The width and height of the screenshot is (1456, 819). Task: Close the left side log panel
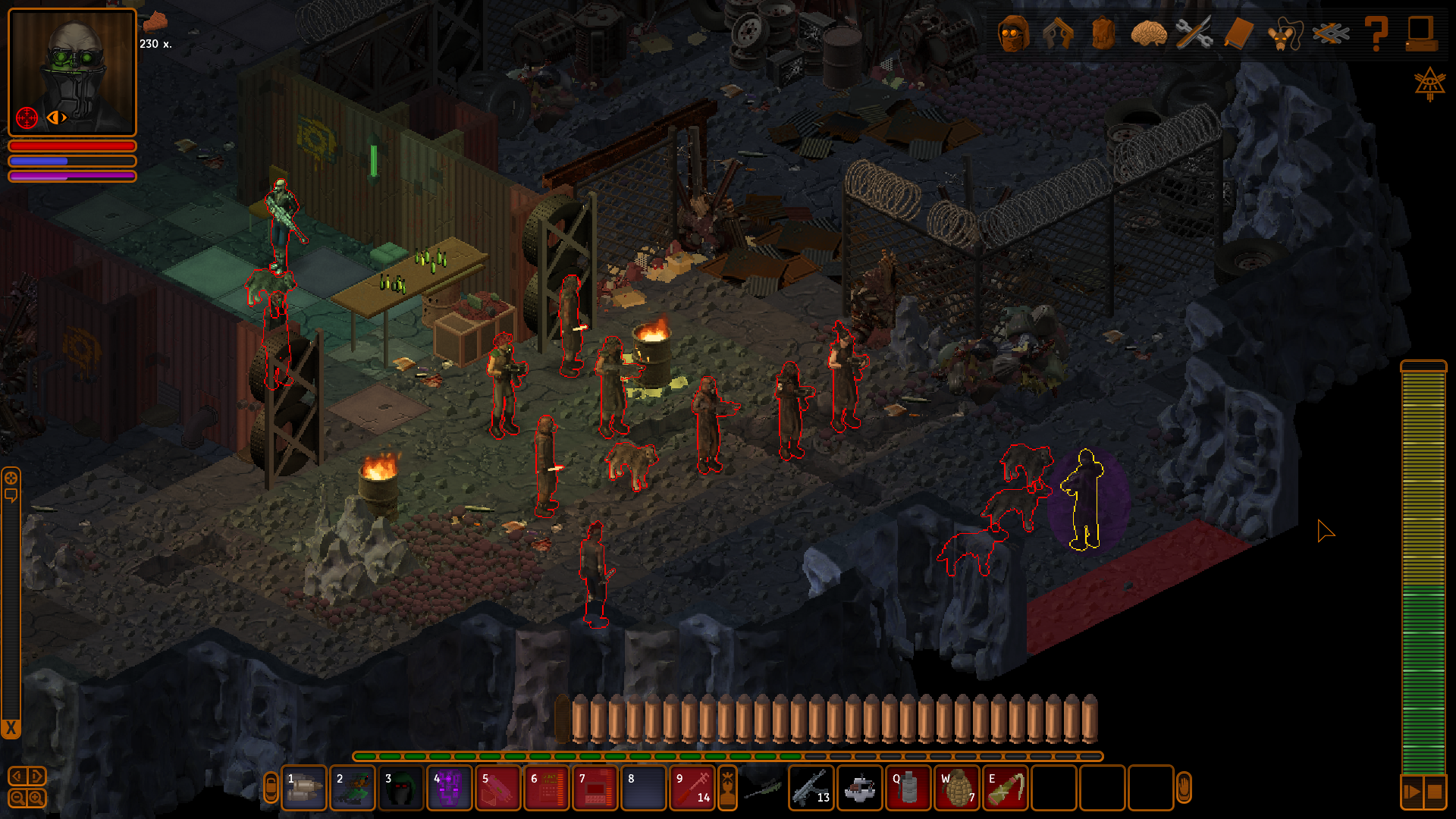click(11, 730)
